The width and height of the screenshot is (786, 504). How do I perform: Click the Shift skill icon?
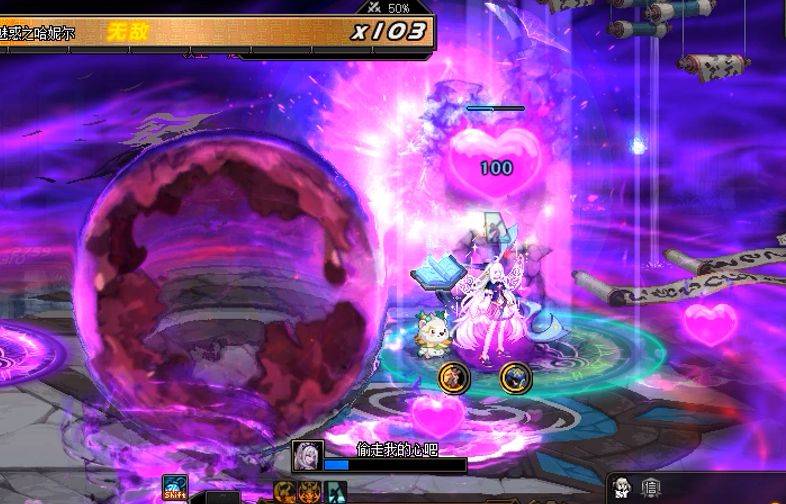click(x=175, y=489)
